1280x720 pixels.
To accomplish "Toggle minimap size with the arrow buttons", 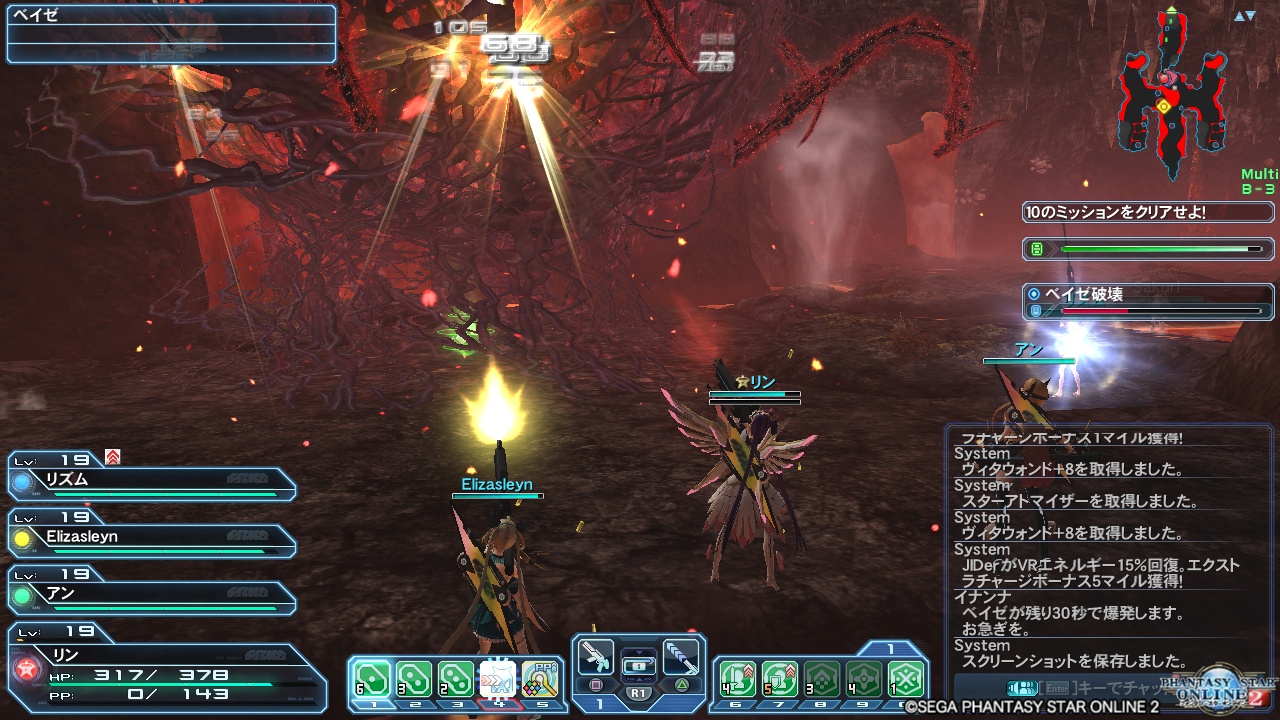I will (1244, 16).
